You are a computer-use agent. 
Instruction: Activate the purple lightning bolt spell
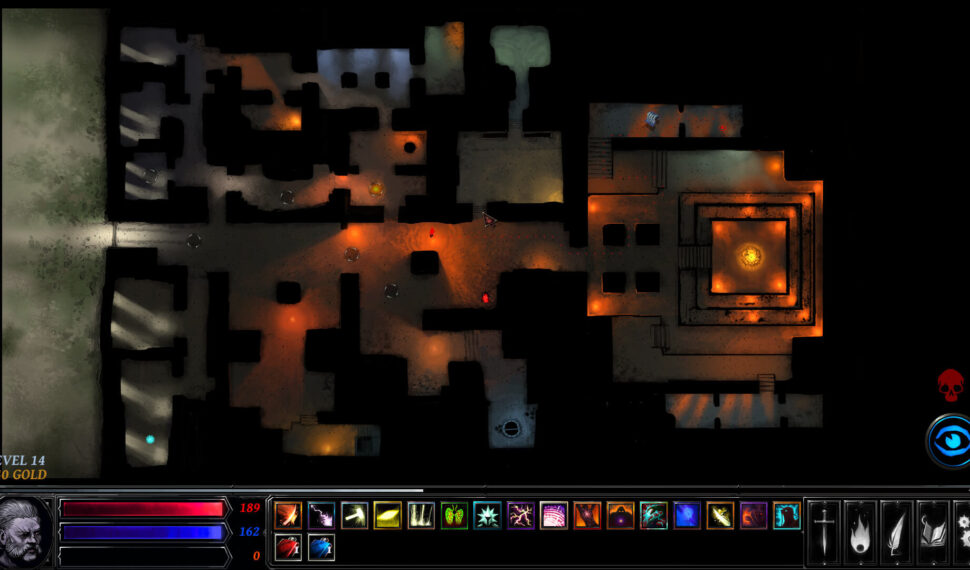[321, 515]
